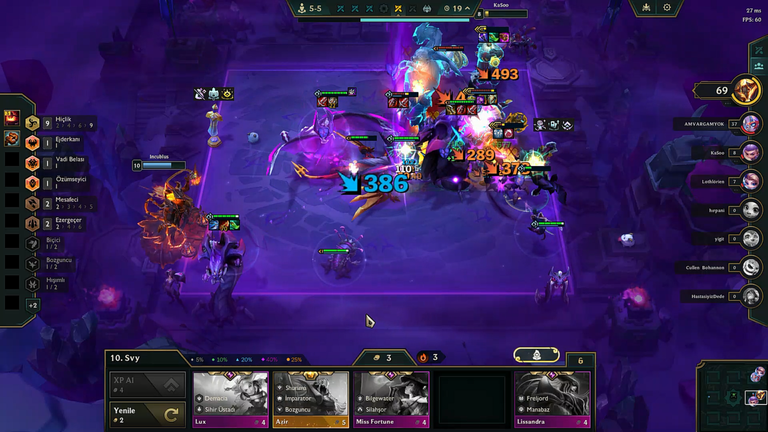The height and width of the screenshot is (432, 768).
Task: Click your own portrait with 69 health
Action: point(746,91)
